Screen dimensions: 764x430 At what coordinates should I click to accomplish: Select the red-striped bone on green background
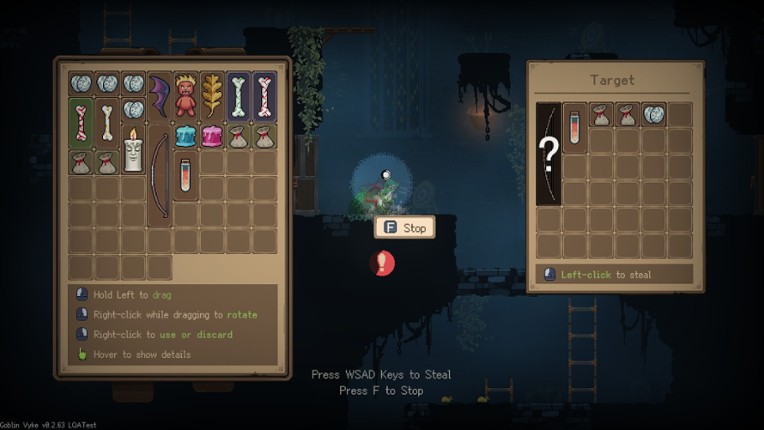(82, 123)
